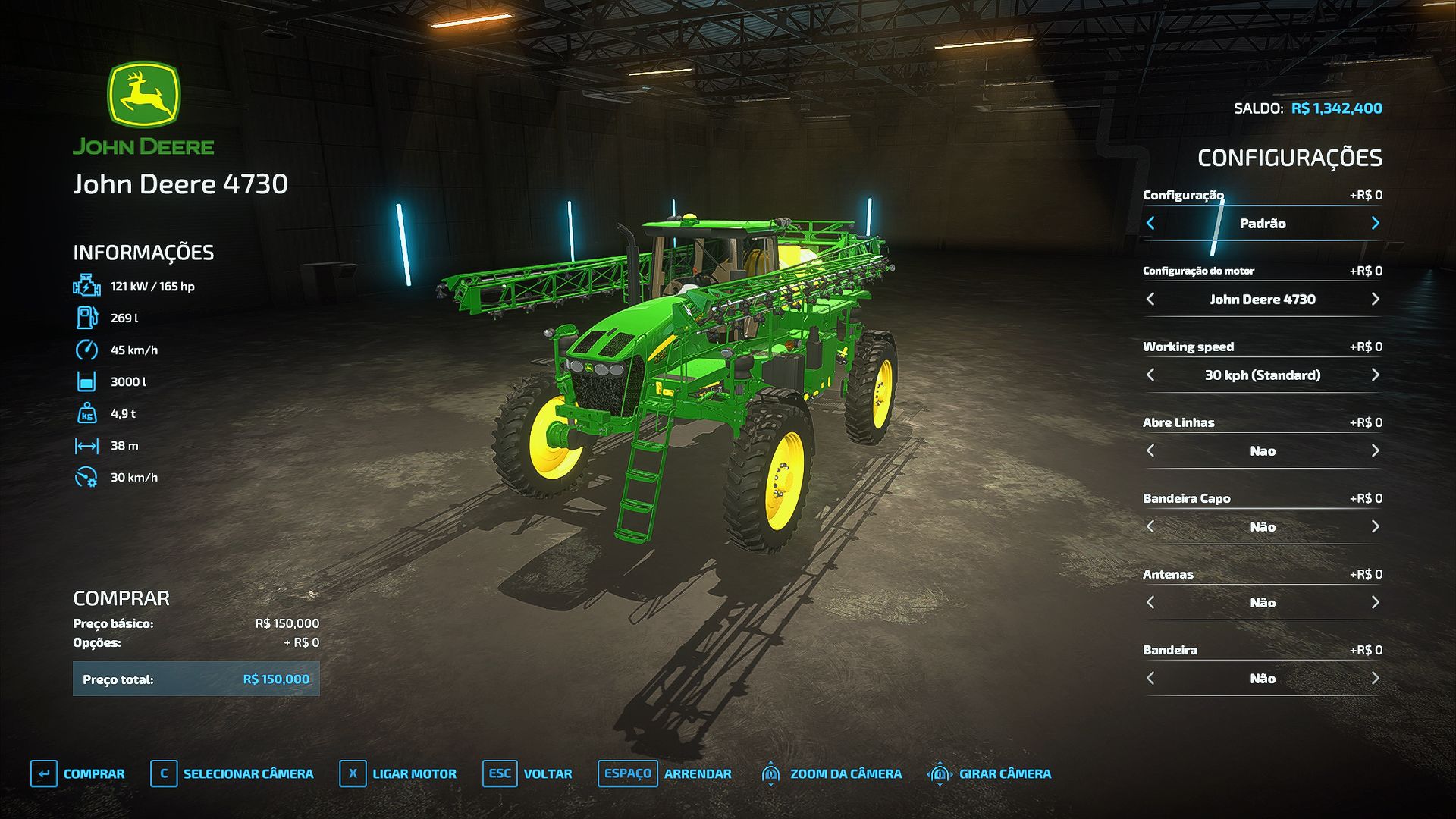The image size is (1456, 819).
Task: Click left arrow on last Bandeira row
Action: pyautogui.click(x=1150, y=678)
